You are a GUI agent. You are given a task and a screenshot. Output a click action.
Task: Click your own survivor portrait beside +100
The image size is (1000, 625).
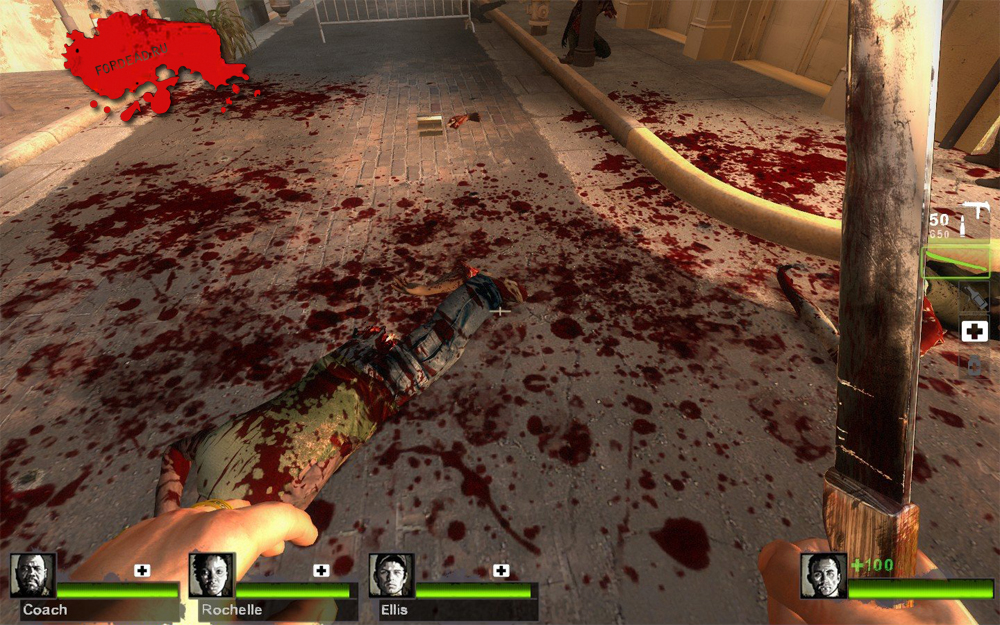(x=823, y=576)
